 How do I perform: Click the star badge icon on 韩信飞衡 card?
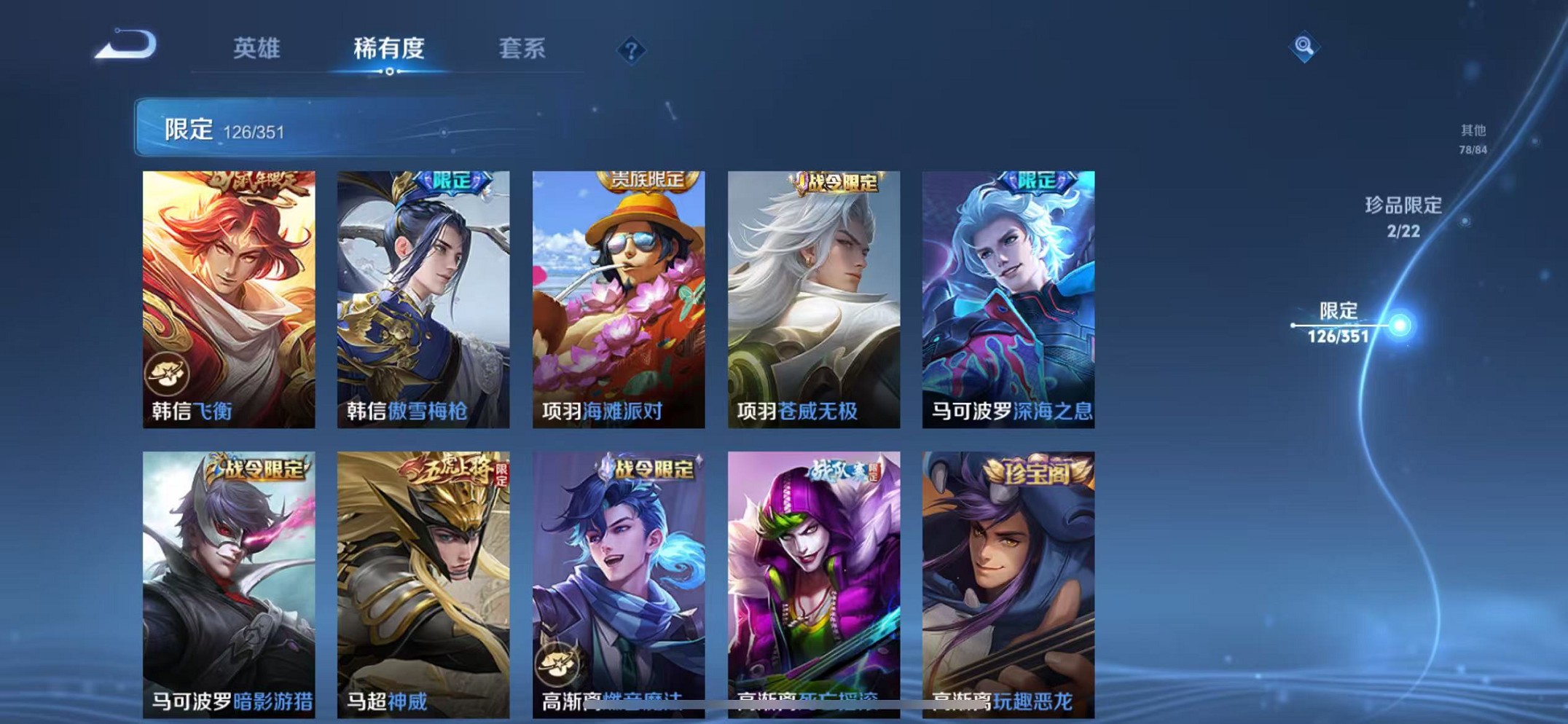tap(168, 373)
